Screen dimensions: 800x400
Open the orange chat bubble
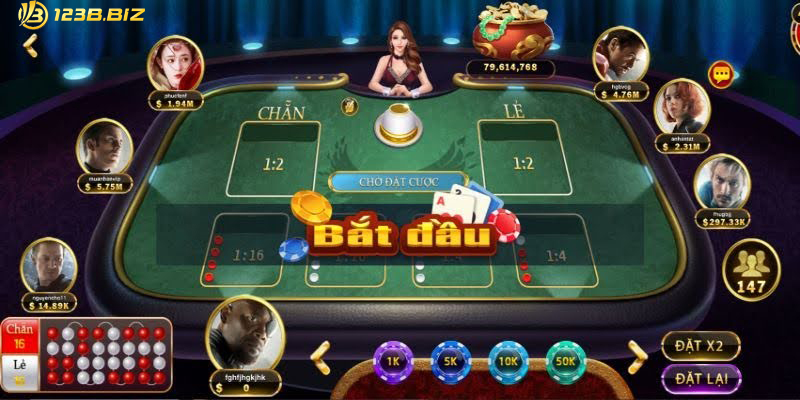pyautogui.click(x=720, y=74)
